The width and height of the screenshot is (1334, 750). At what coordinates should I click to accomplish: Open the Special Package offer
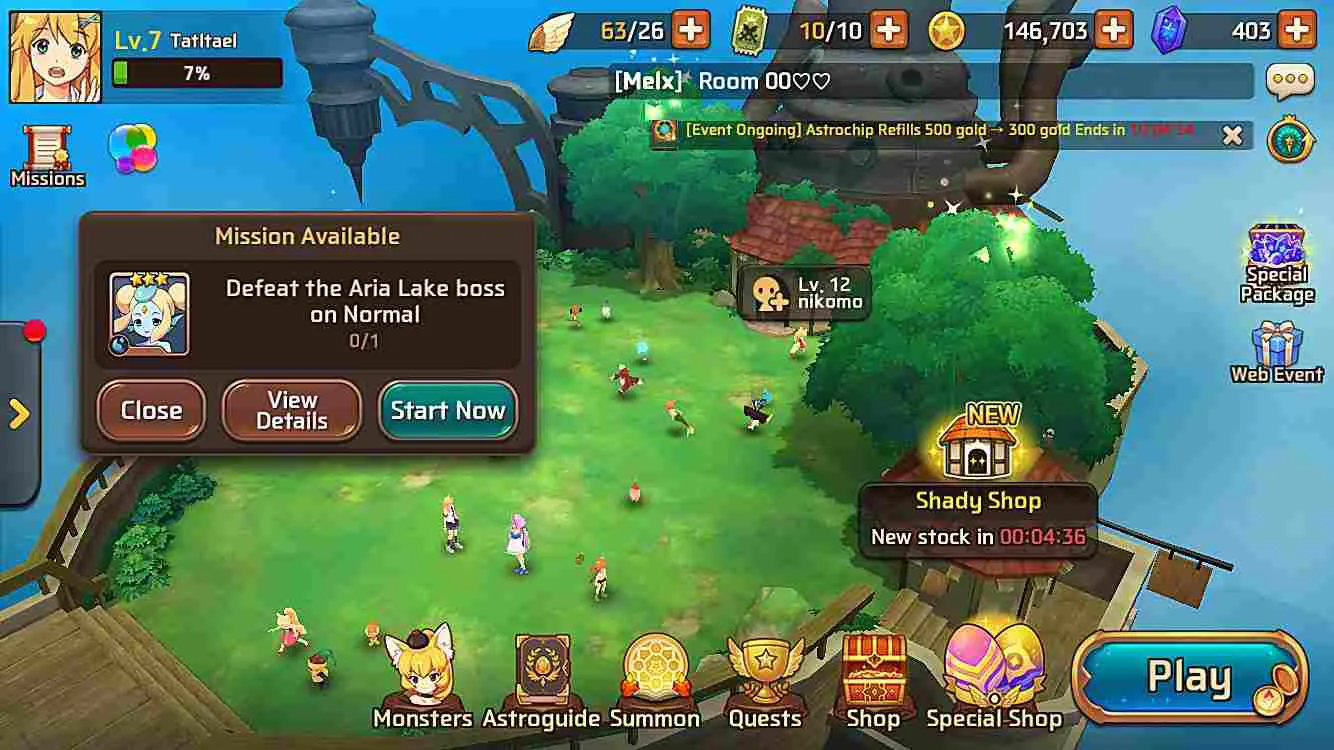[1276, 248]
